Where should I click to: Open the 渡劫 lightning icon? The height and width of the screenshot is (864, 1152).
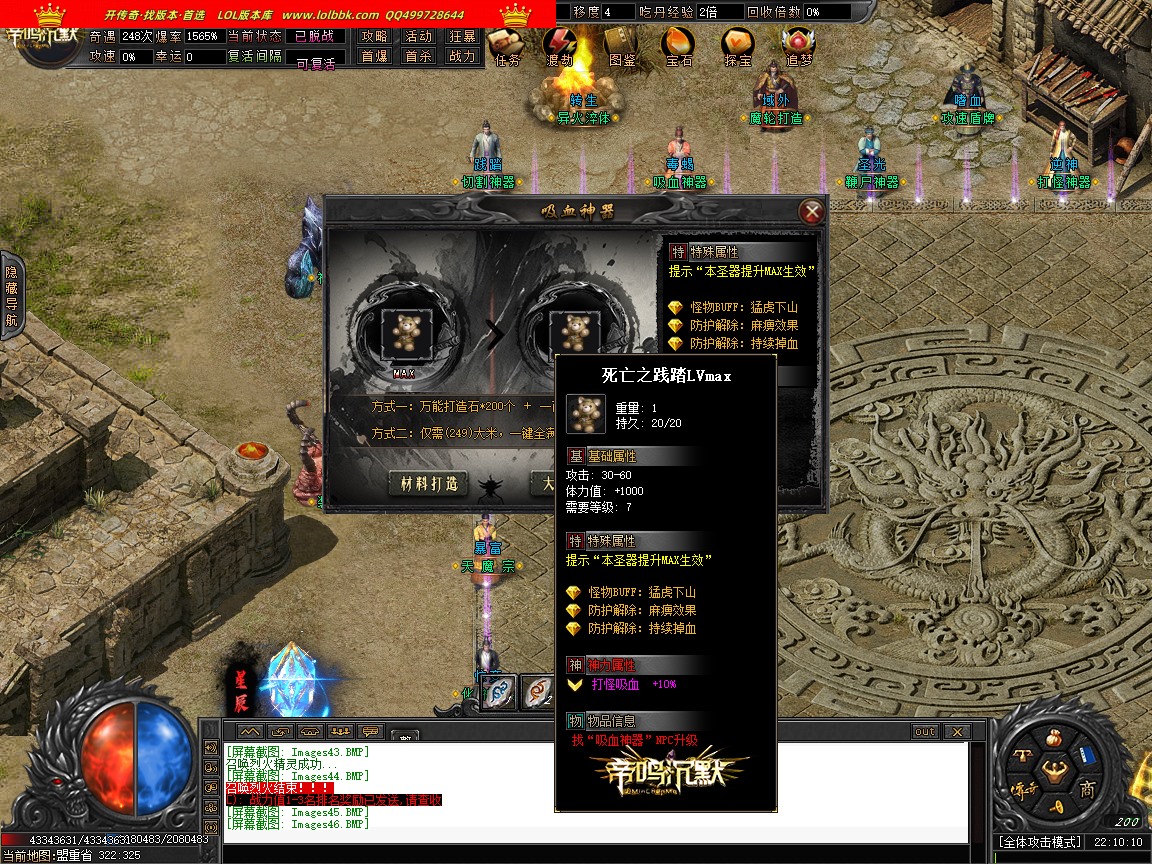coord(560,45)
